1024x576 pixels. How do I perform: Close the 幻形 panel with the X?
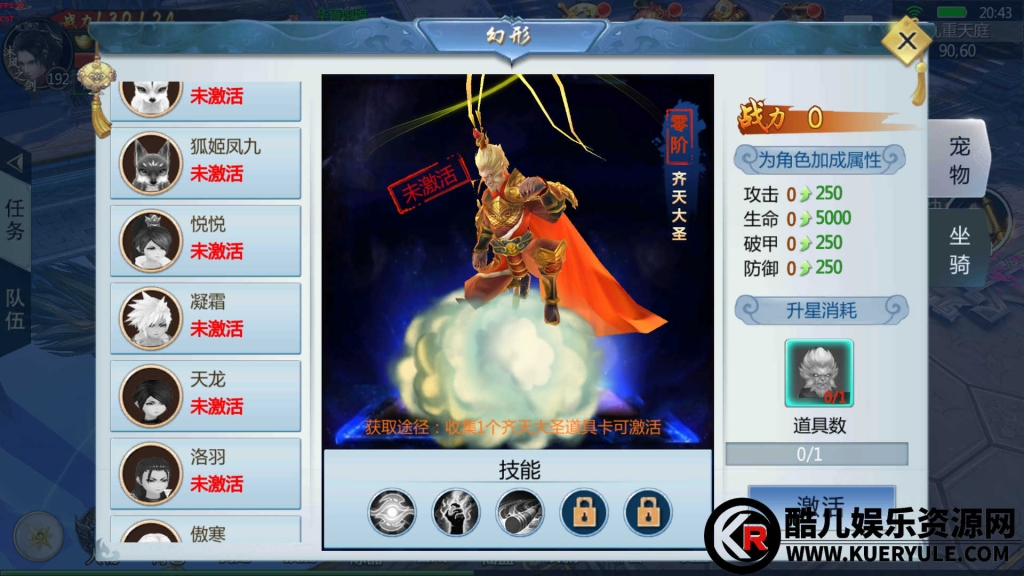(907, 42)
